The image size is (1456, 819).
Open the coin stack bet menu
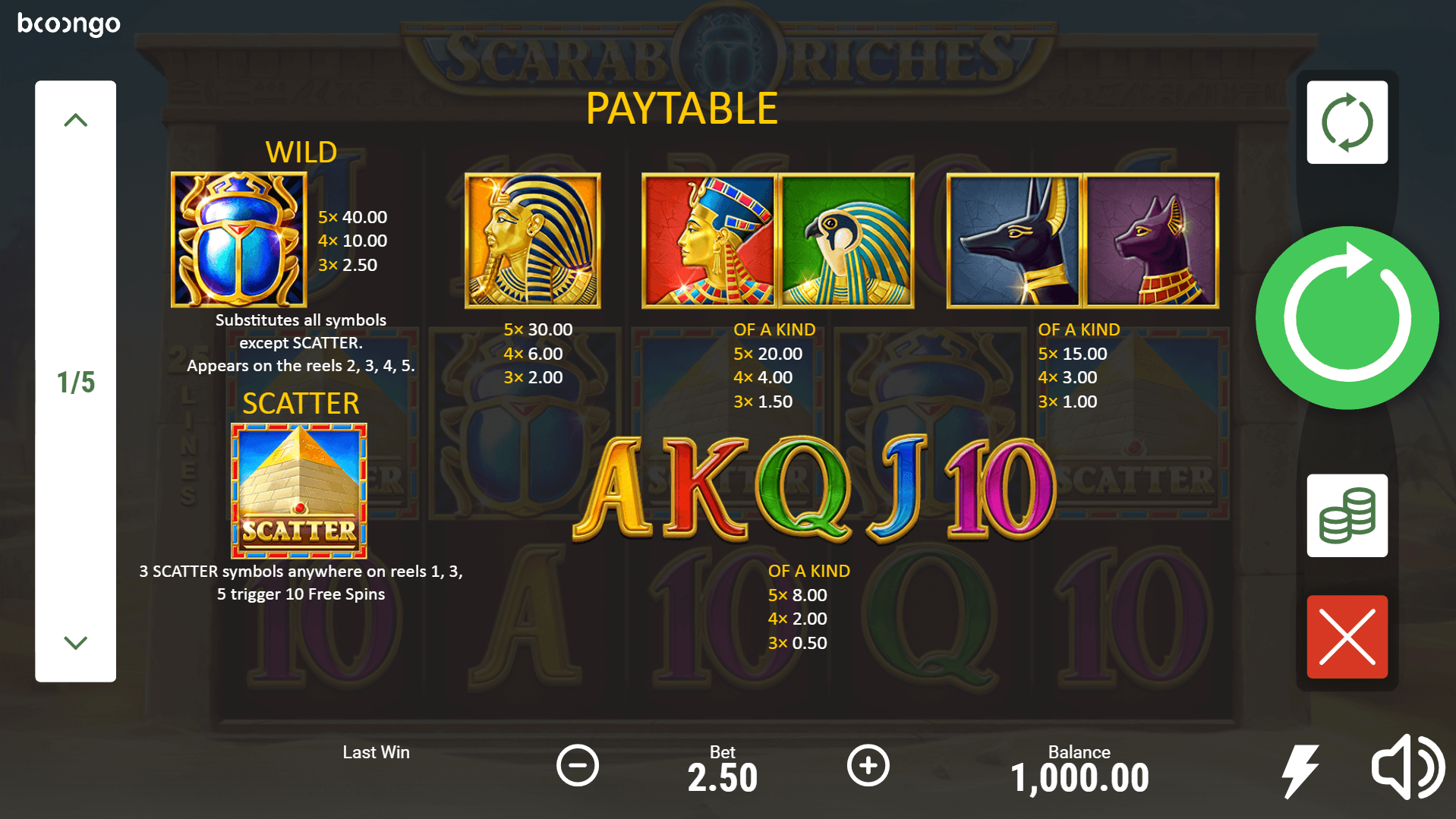pyautogui.click(x=1347, y=516)
